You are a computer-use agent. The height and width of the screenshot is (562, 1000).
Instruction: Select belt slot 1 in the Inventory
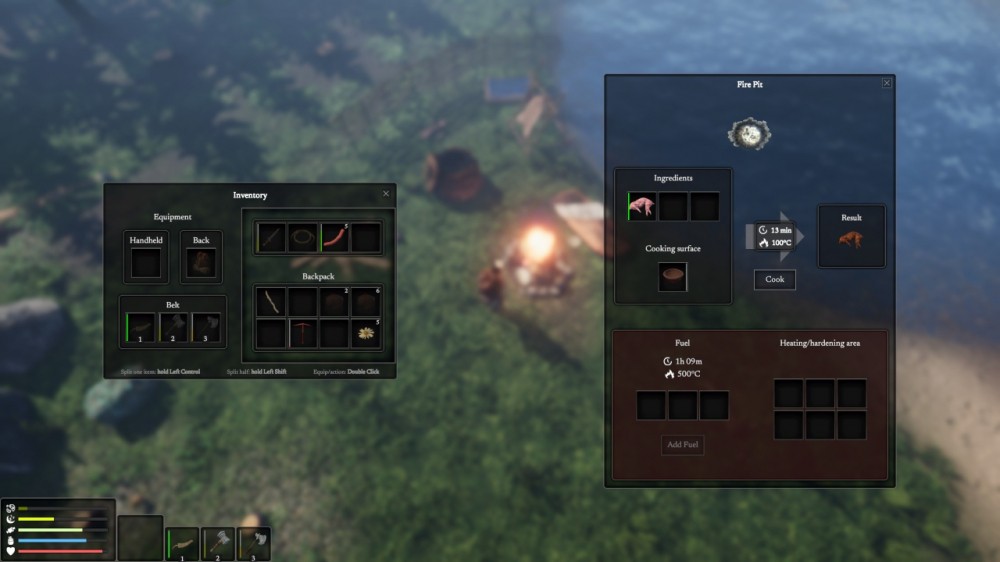tap(141, 328)
